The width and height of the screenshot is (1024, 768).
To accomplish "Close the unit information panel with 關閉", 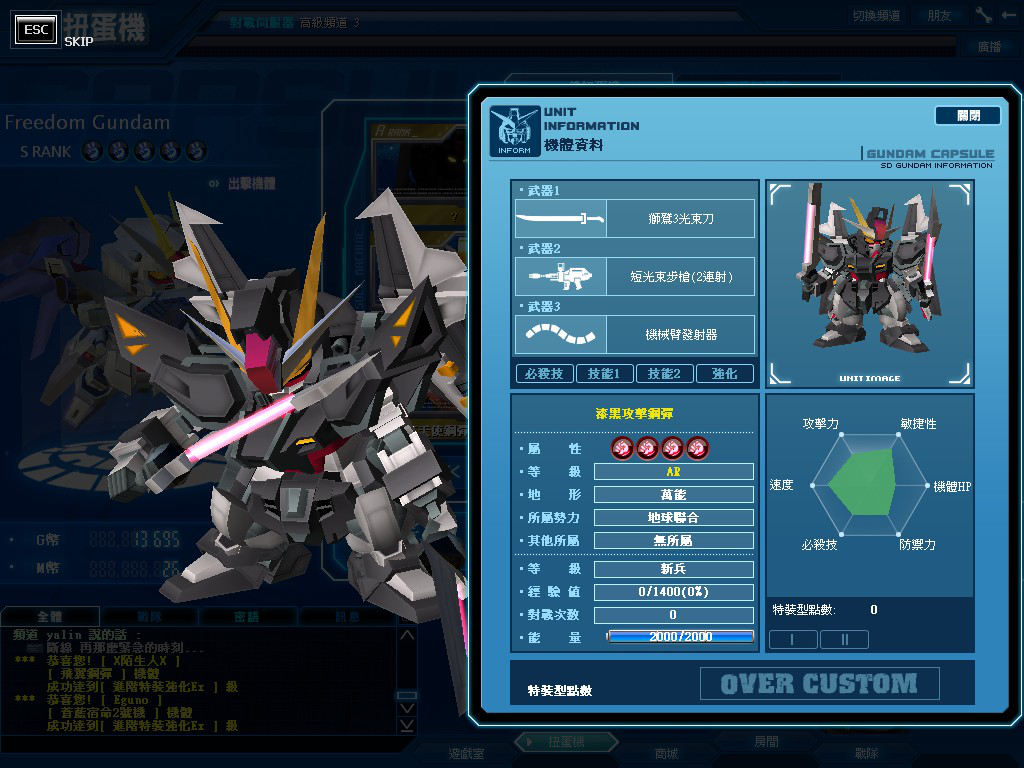I will coord(967,116).
